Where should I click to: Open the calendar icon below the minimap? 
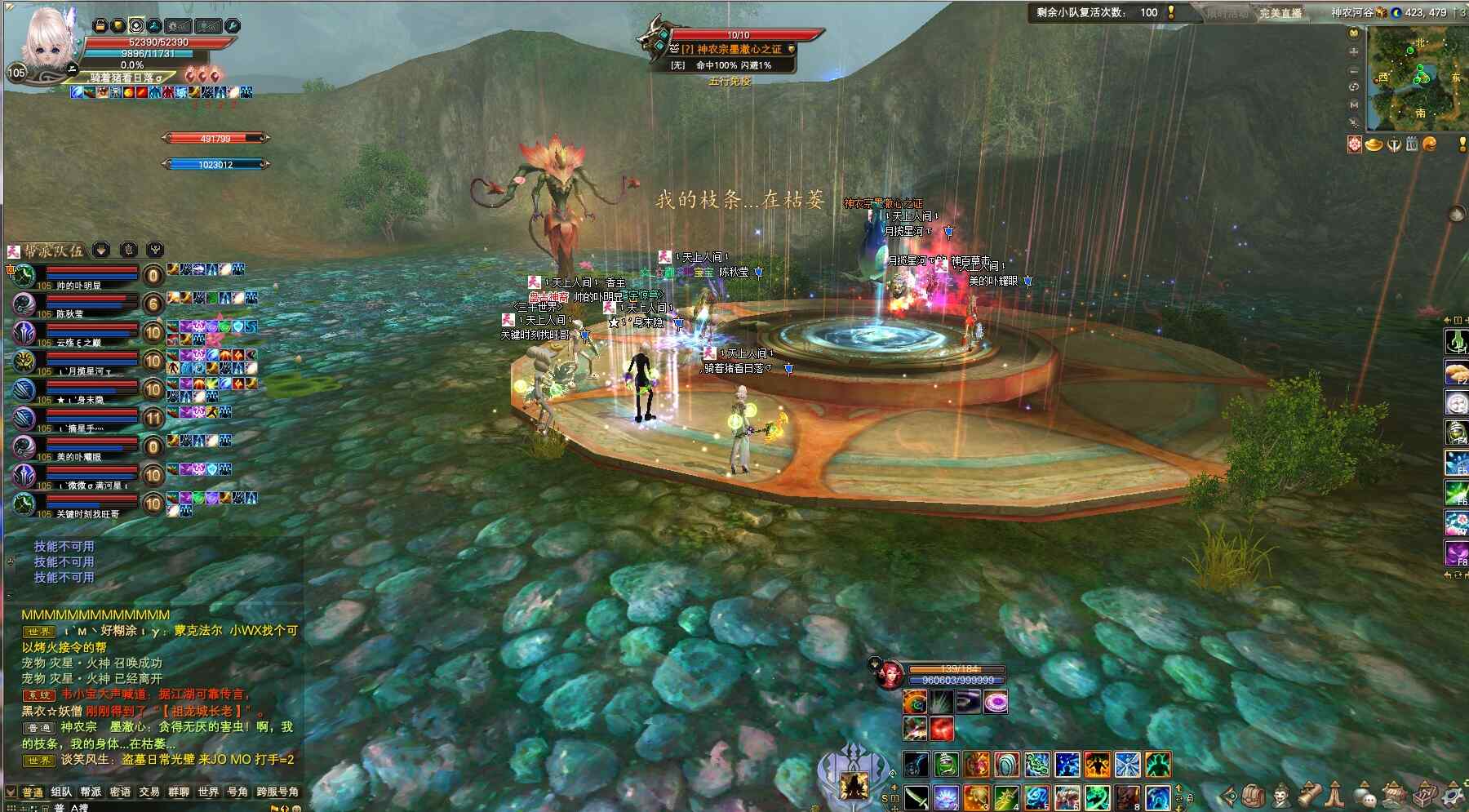pyautogui.click(x=1412, y=144)
